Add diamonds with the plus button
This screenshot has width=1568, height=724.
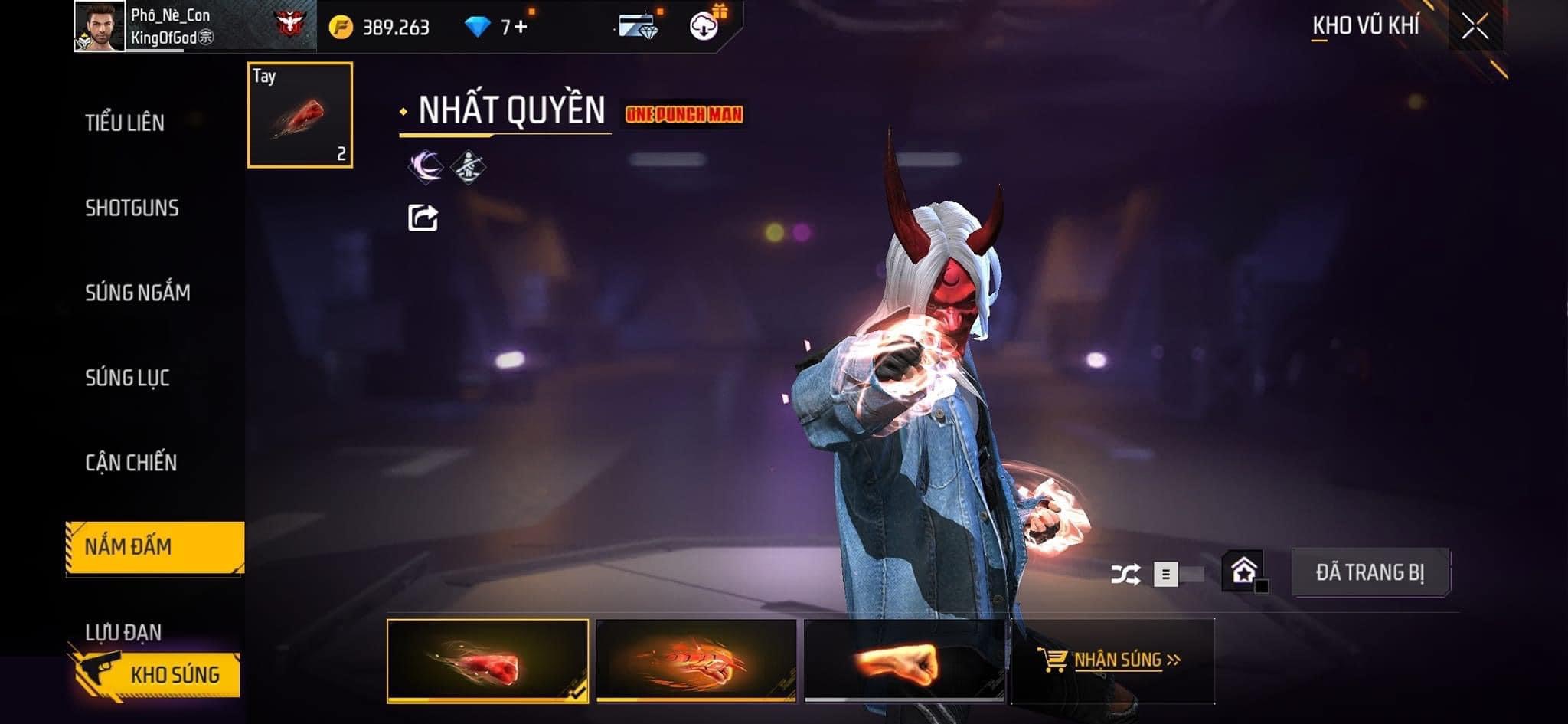click(521, 28)
